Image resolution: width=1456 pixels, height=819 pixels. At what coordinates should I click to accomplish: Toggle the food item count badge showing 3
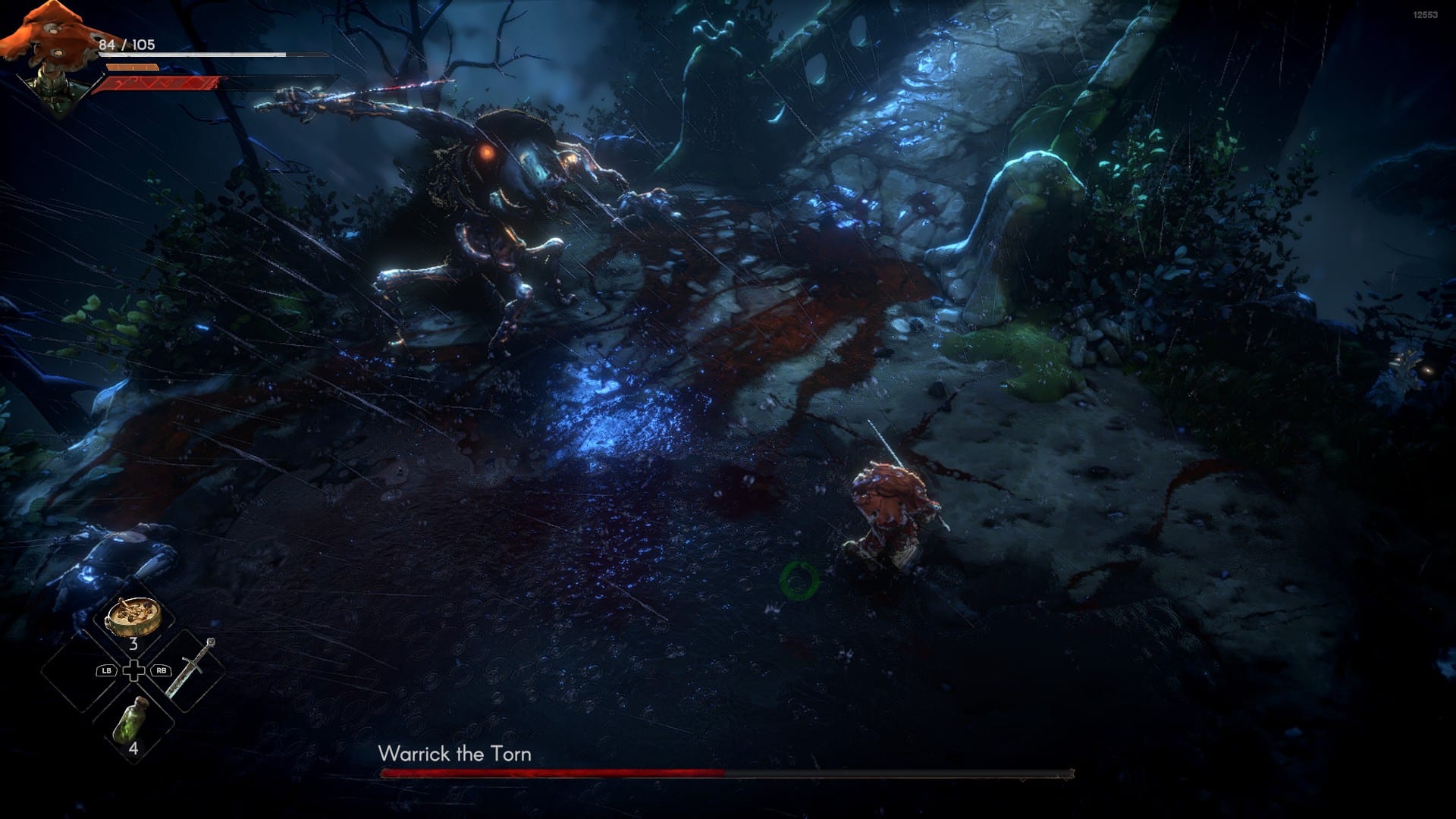(x=133, y=645)
